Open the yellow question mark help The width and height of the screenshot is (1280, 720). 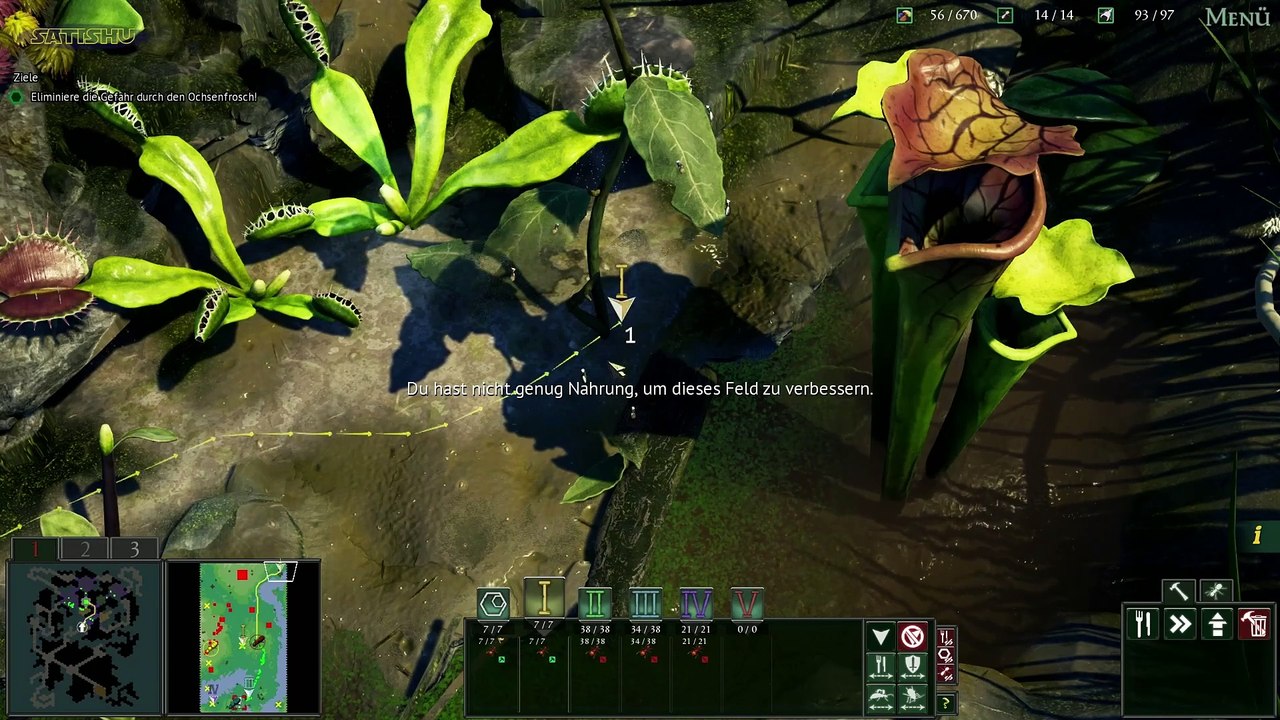[x=944, y=702]
